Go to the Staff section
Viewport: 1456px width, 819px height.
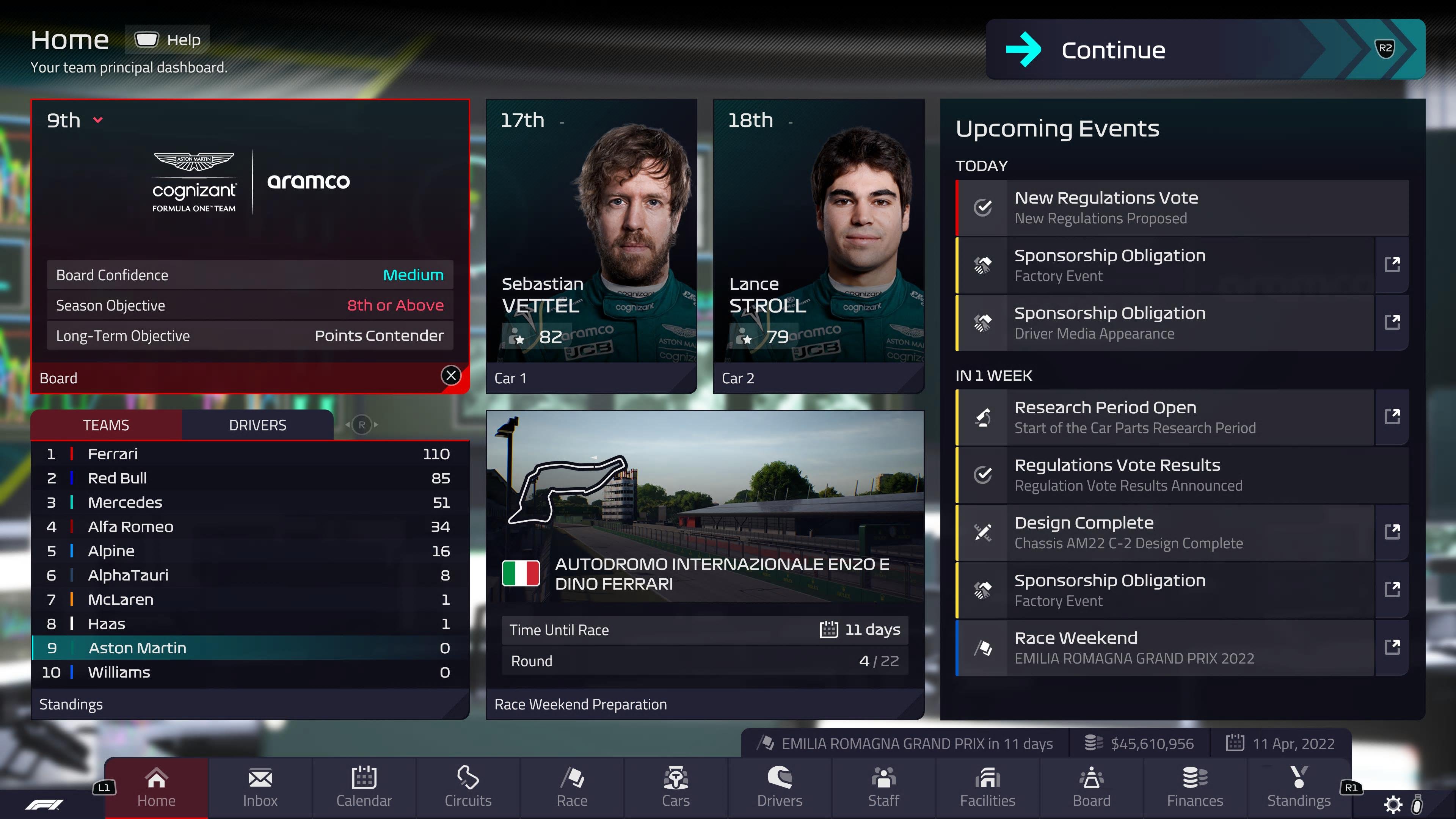click(x=883, y=788)
